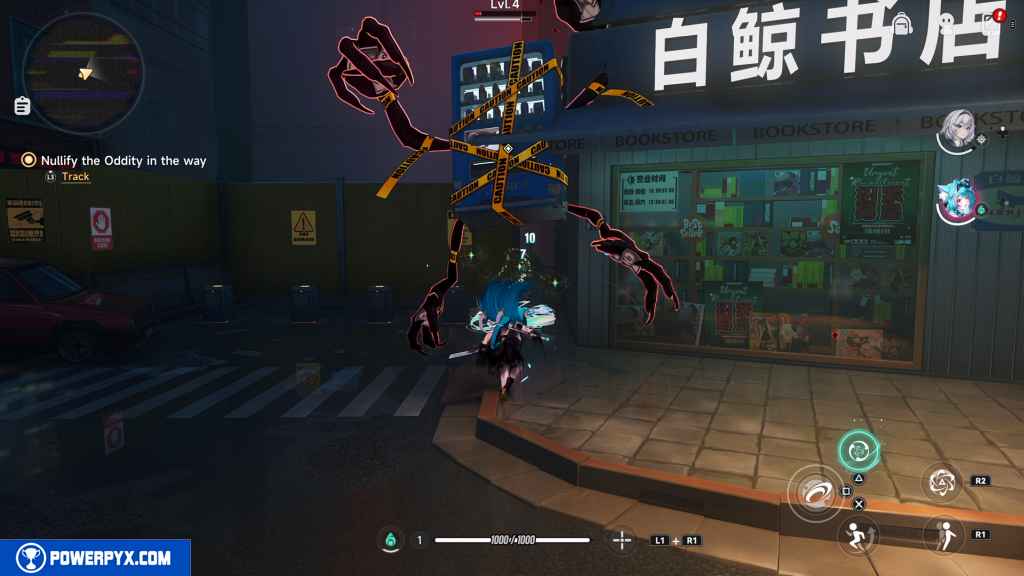
Task: Activate the glowing green skill ability
Action: pos(857,450)
